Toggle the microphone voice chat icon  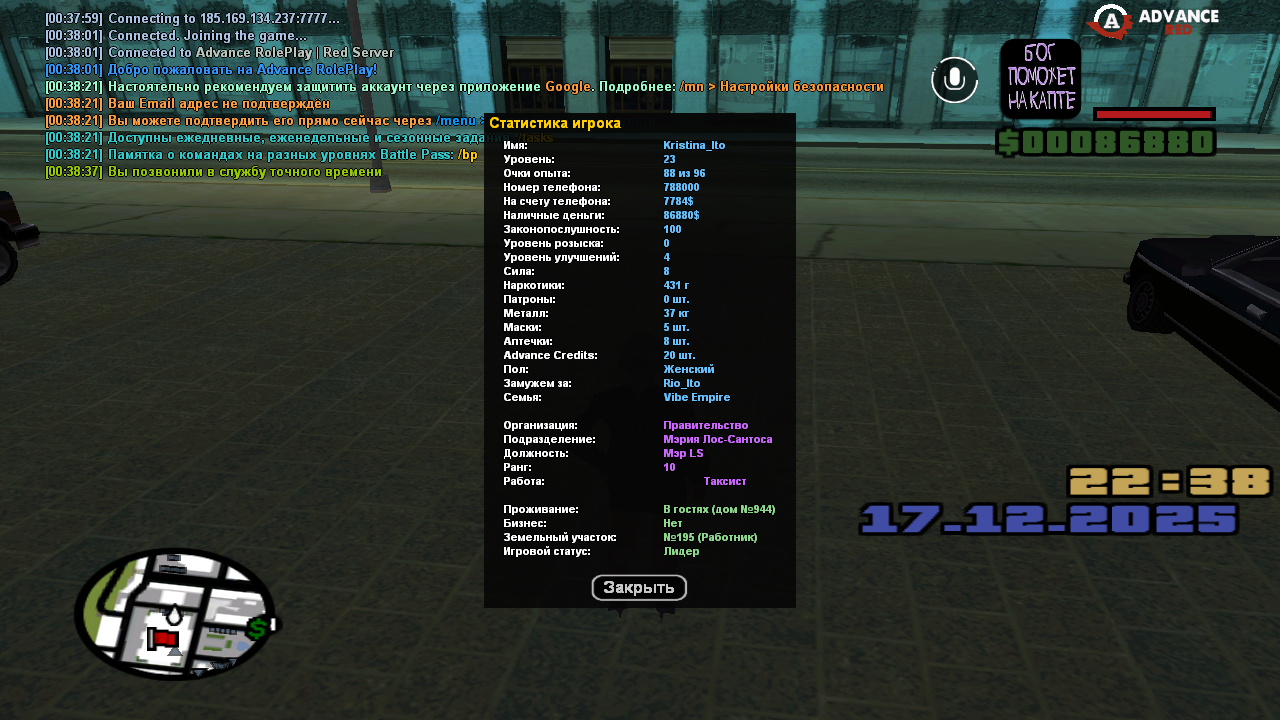point(954,80)
